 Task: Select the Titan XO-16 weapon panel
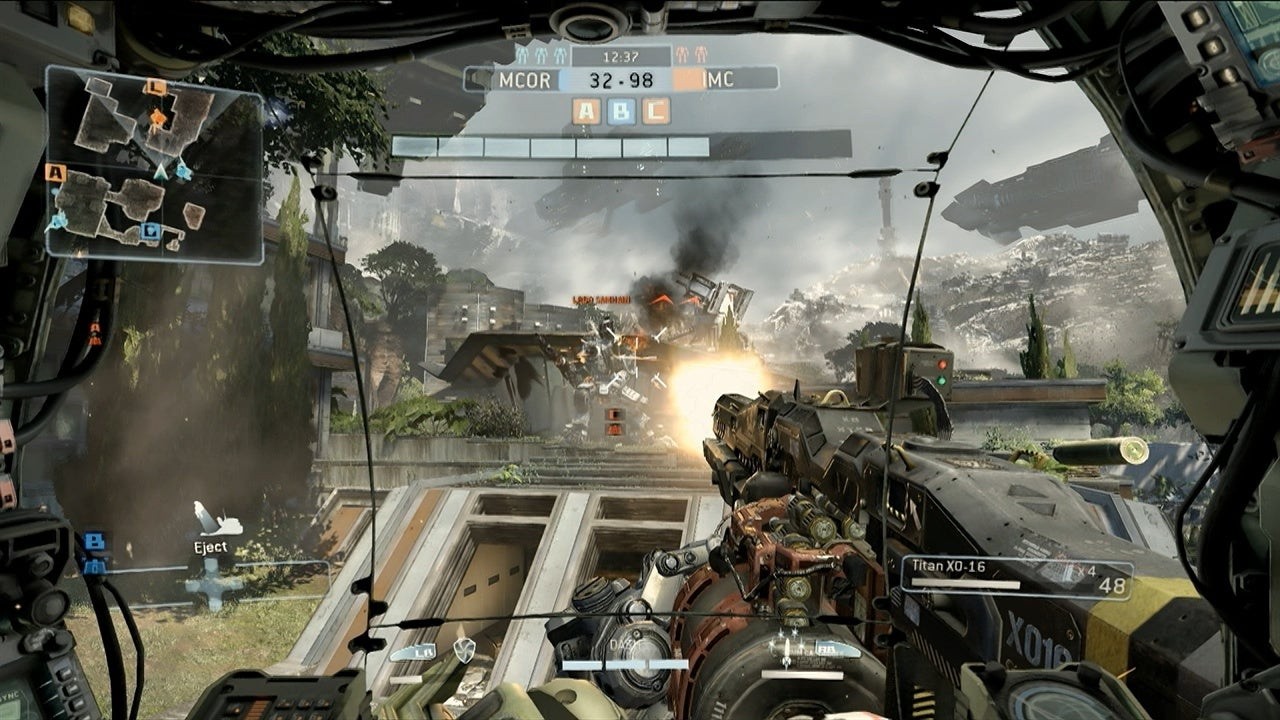tap(1017, 577)
